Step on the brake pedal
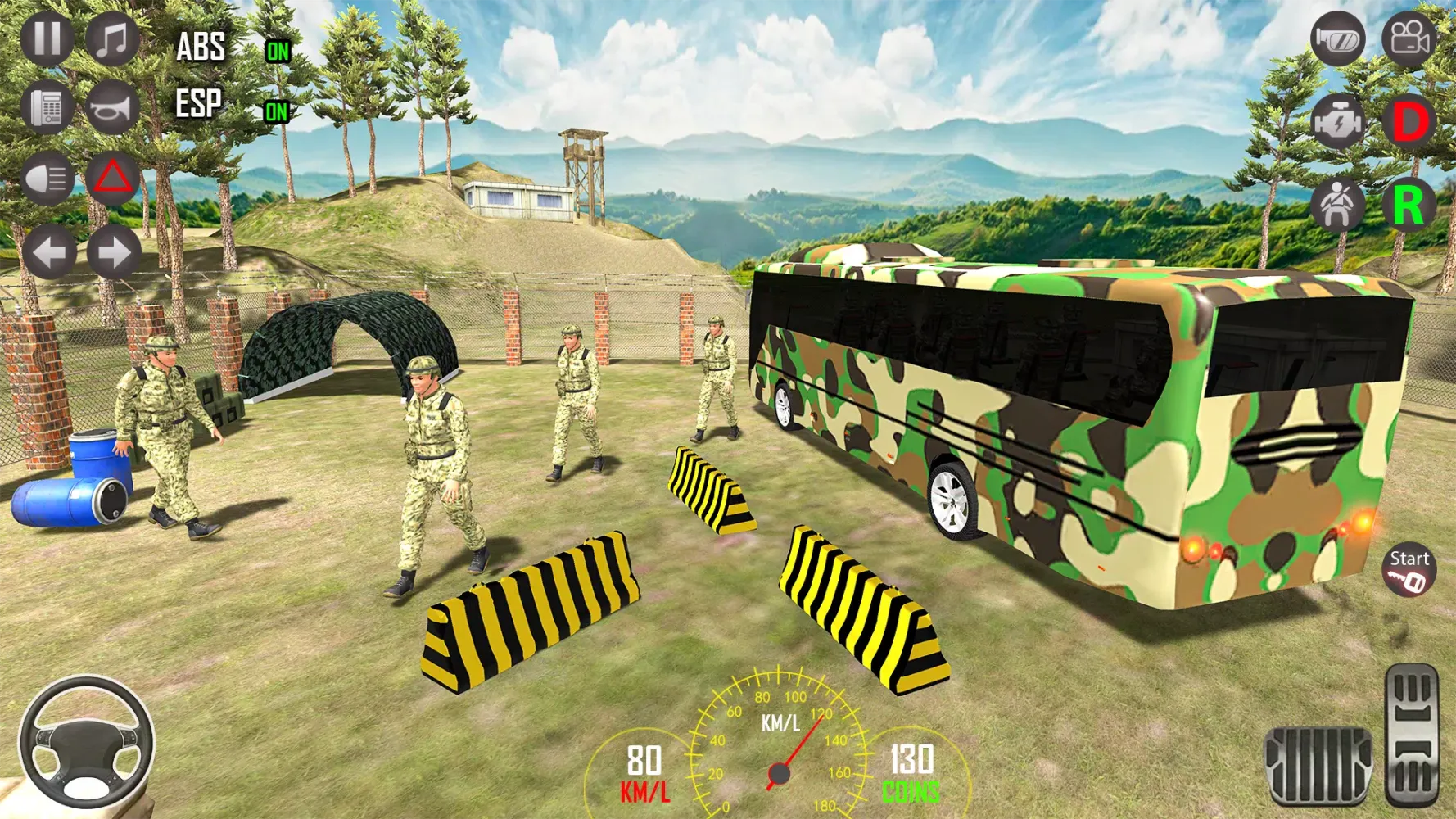 pyautogui.click(x=1318, y=765)
